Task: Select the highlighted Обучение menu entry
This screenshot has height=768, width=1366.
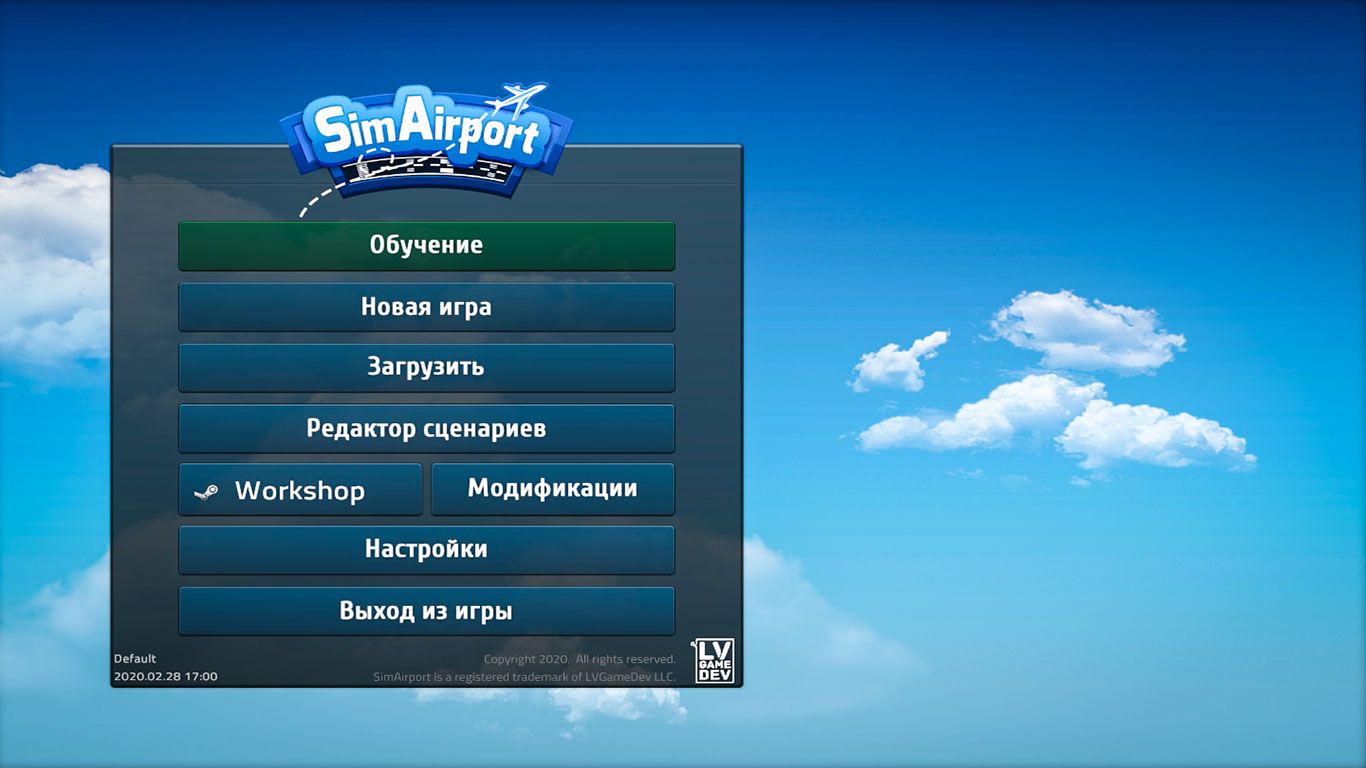Action: tap(427, 245)
